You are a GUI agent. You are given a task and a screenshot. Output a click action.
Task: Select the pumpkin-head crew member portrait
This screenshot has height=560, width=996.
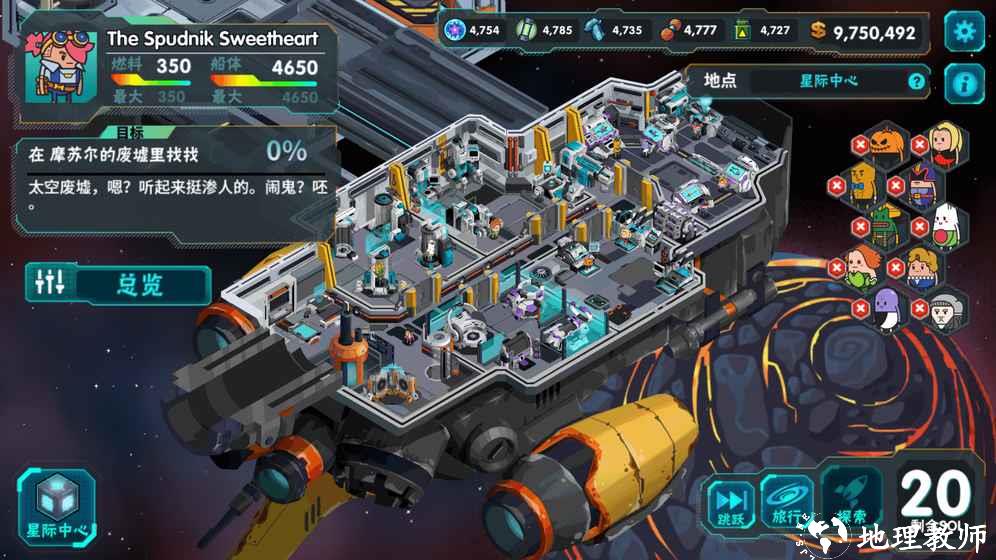pyautogui.click(x=886, y=144)
